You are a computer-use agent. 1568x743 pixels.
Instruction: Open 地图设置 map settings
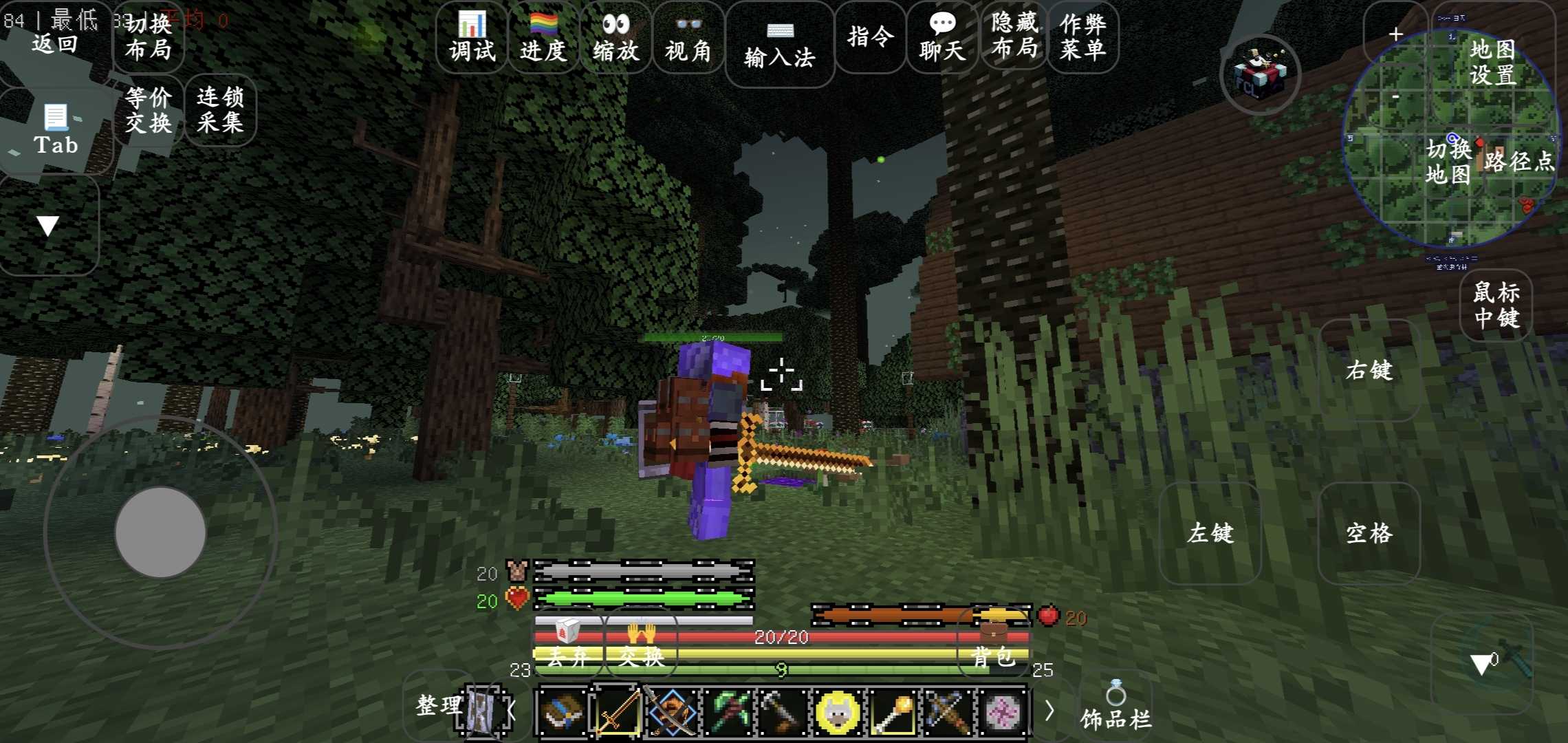tap(1492, 62)
